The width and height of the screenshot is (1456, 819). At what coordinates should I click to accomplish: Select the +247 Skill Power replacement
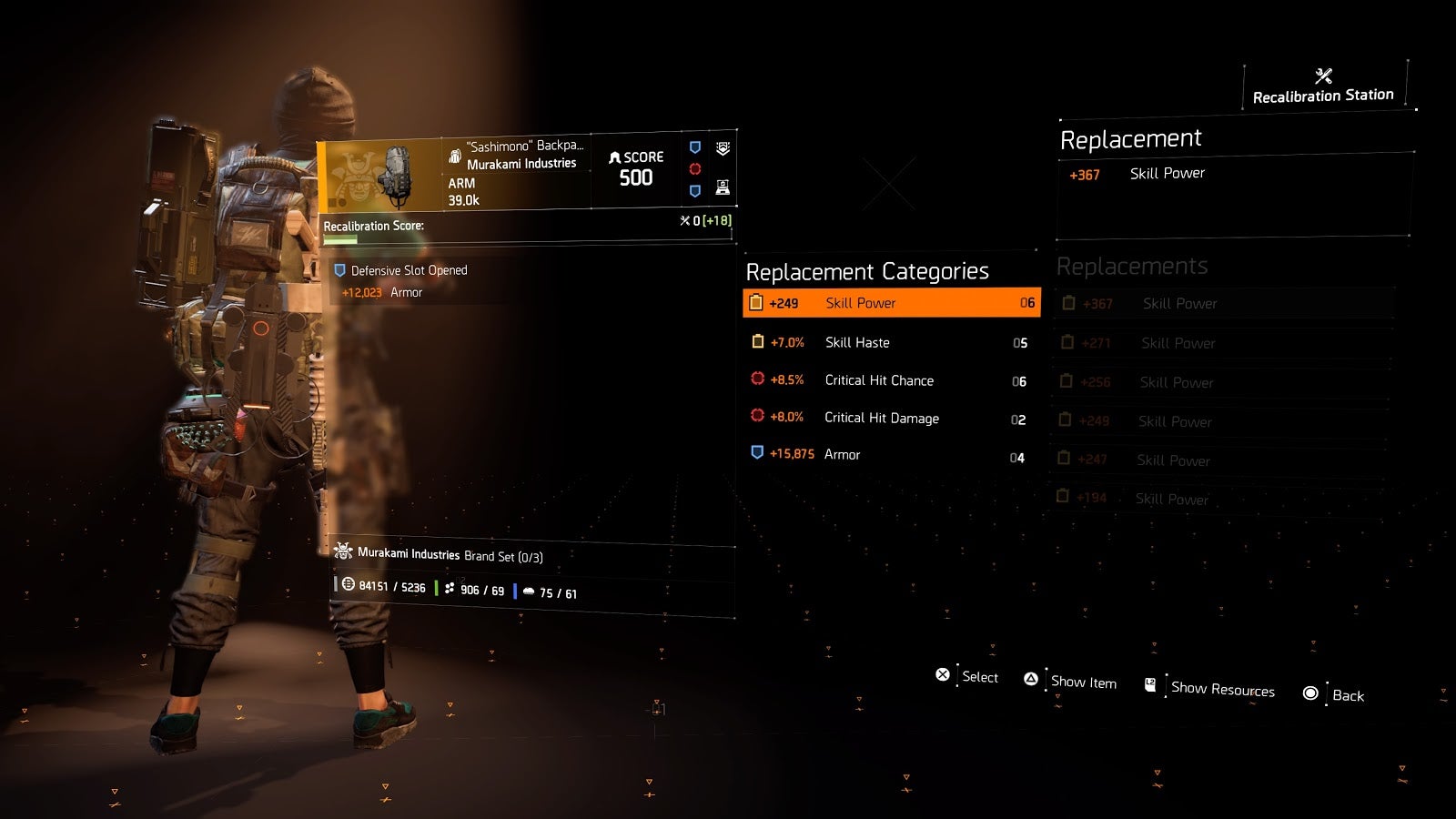coord(1219,460)
